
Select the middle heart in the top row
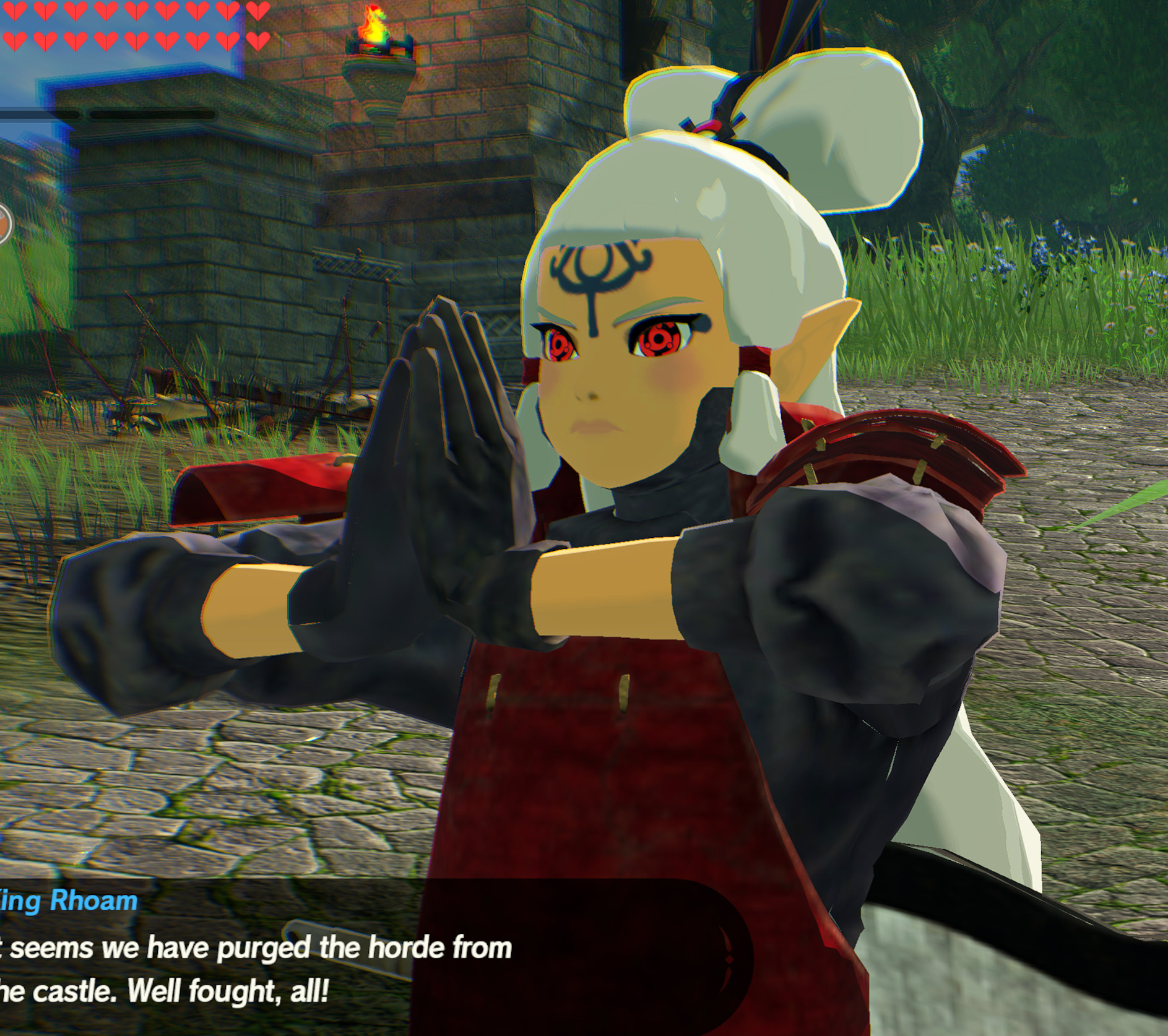tap(136, 11)
